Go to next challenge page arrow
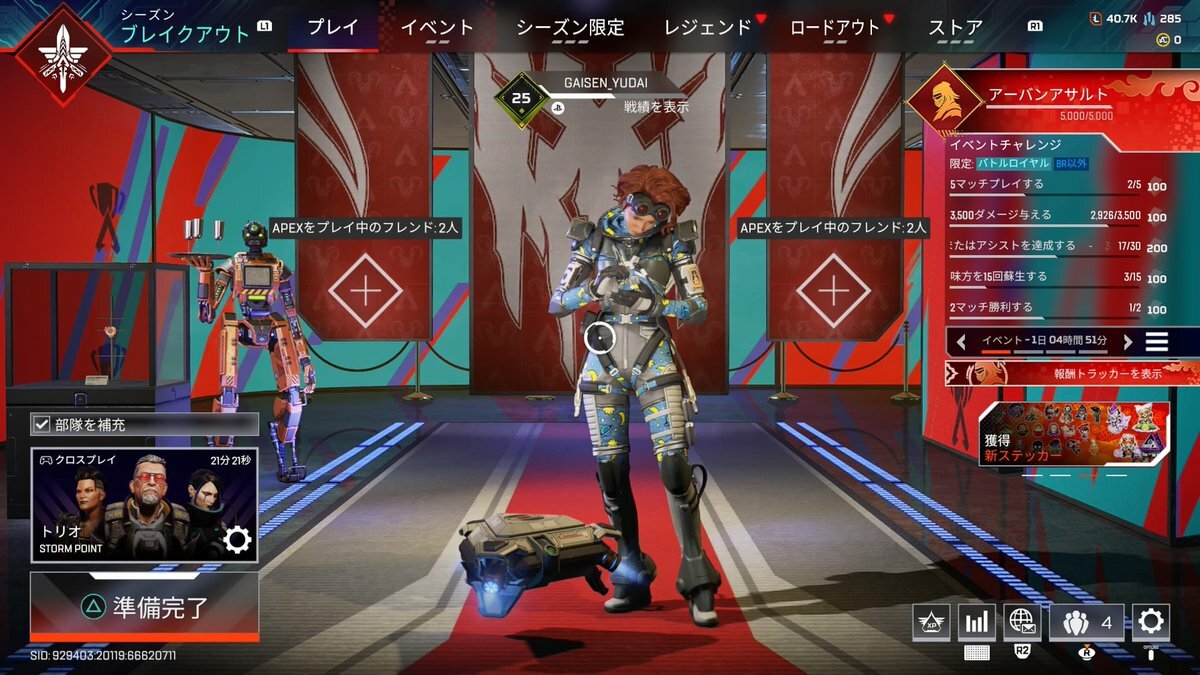The height and width of the screenshot is (675, 1200). coord(1127,341)
